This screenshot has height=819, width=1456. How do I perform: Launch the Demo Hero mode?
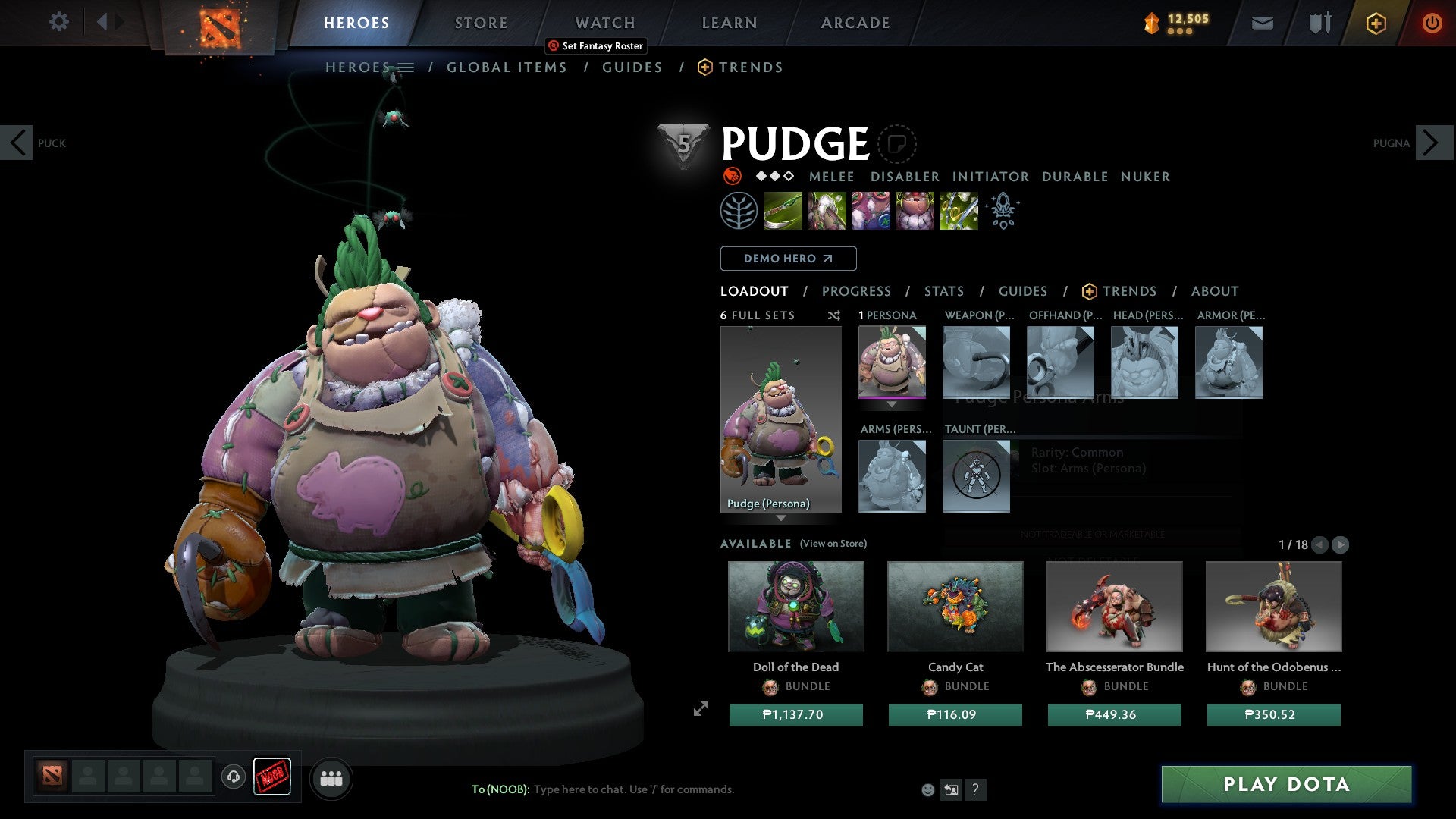(788, 259)
